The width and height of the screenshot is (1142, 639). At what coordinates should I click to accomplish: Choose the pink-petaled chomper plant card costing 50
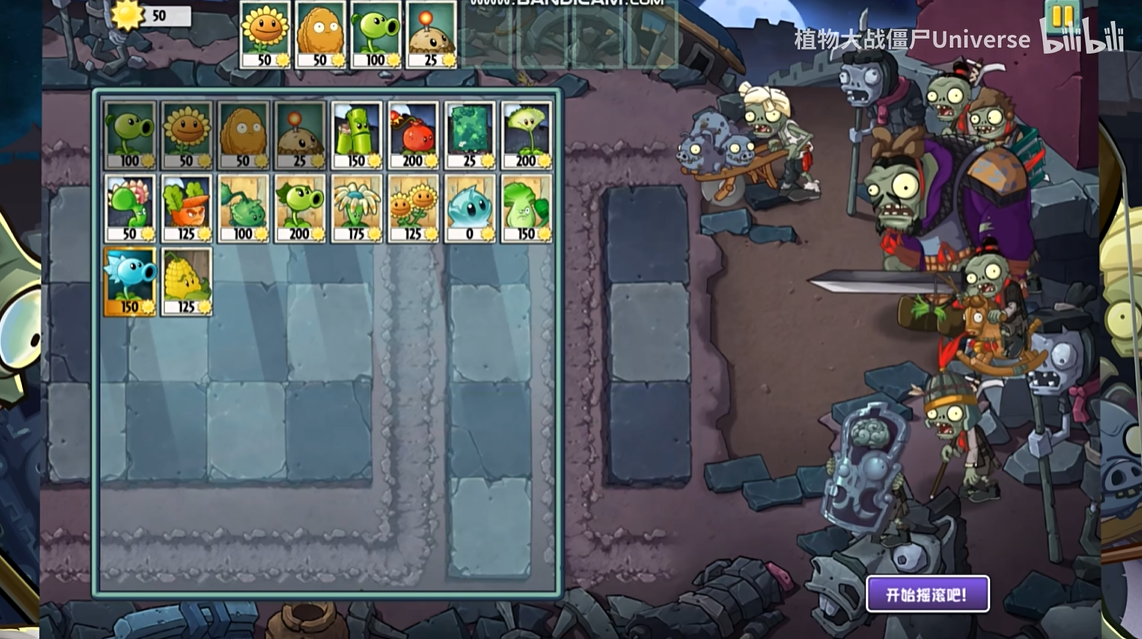[x=130, y=209]
